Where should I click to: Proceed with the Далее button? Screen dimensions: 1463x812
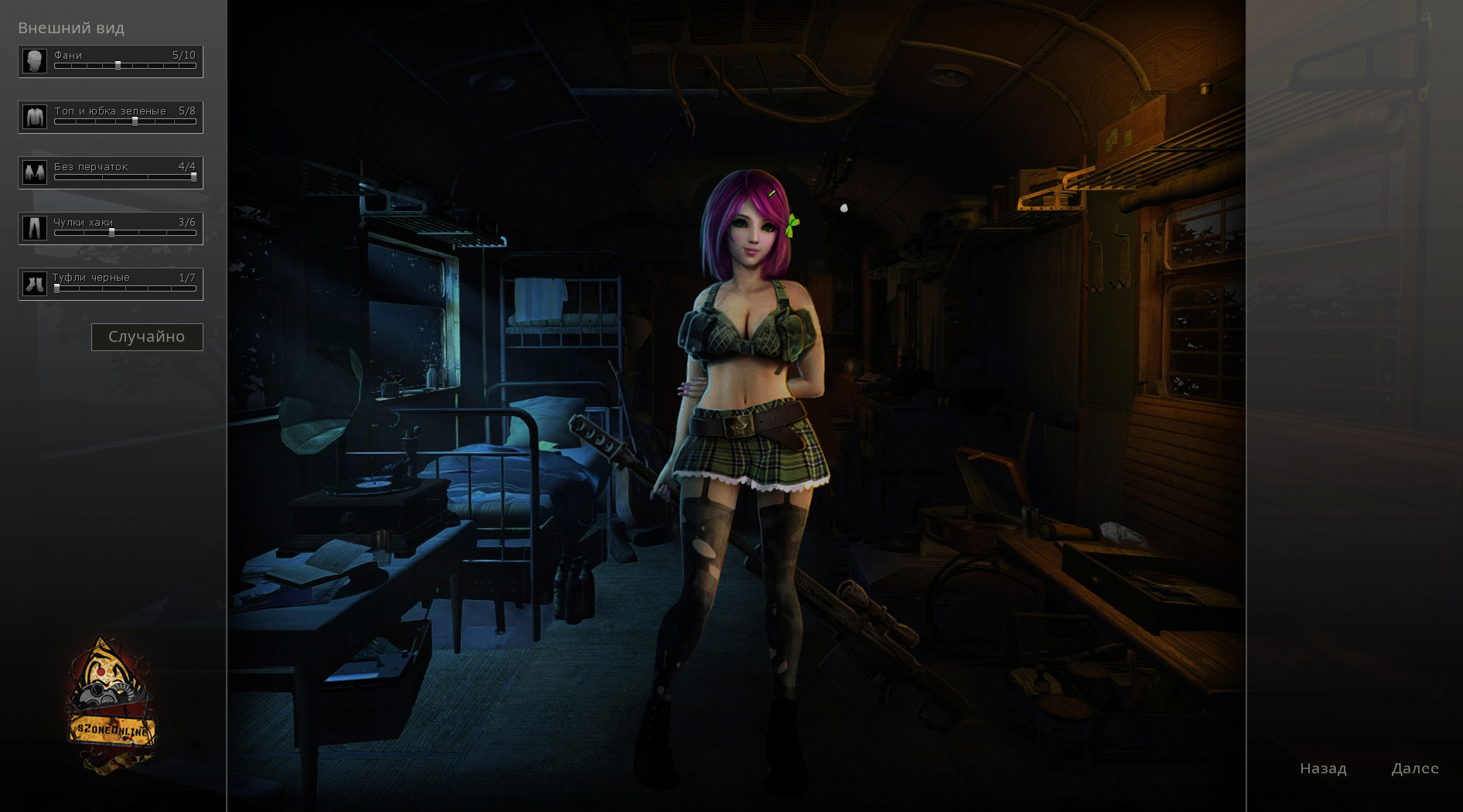1415,769
